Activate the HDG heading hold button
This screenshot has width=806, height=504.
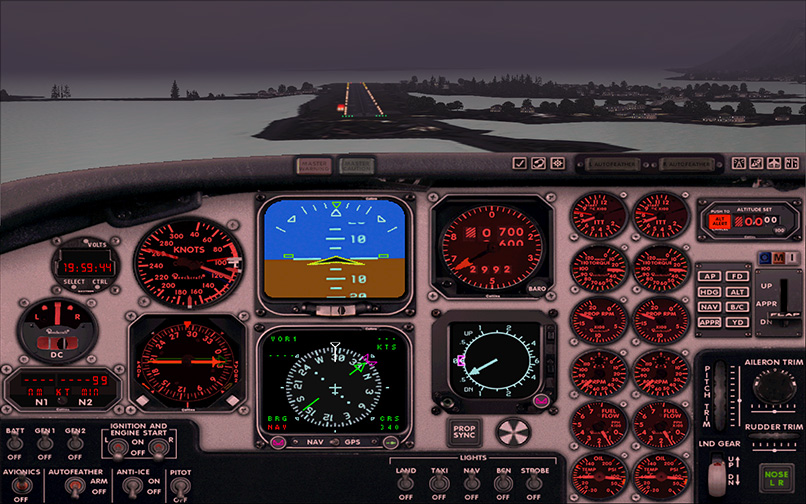point(710,292)
